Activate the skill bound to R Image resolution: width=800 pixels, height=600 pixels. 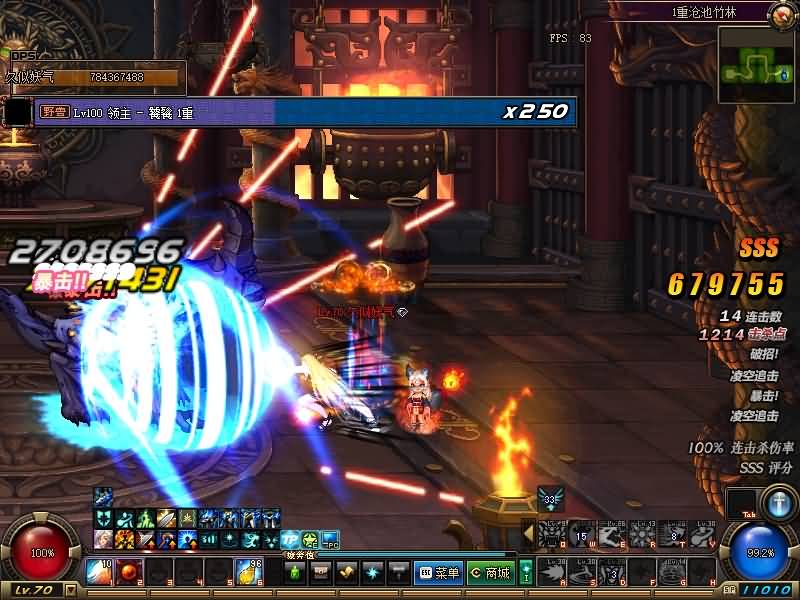(x=641, y=536)
